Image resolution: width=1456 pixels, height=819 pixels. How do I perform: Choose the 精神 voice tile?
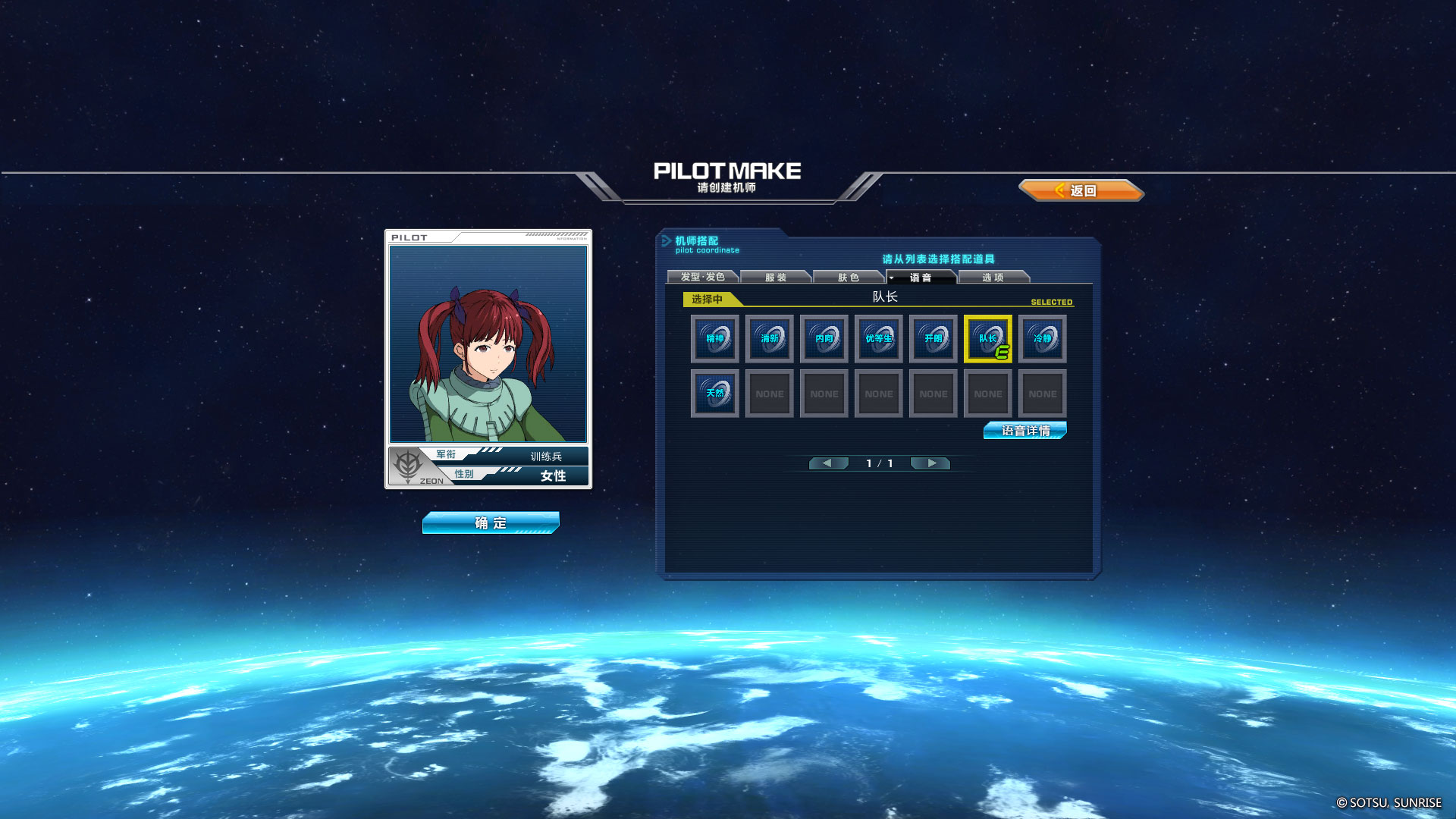715,339
